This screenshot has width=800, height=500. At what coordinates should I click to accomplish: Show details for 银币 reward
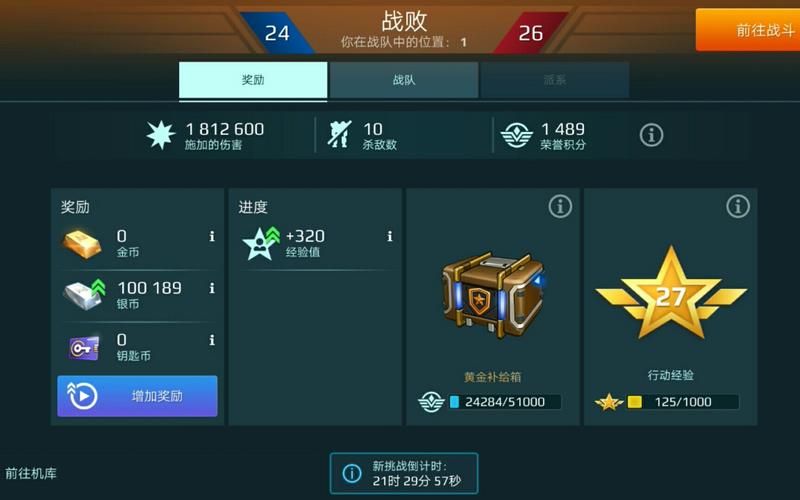(x=212, y=288)
